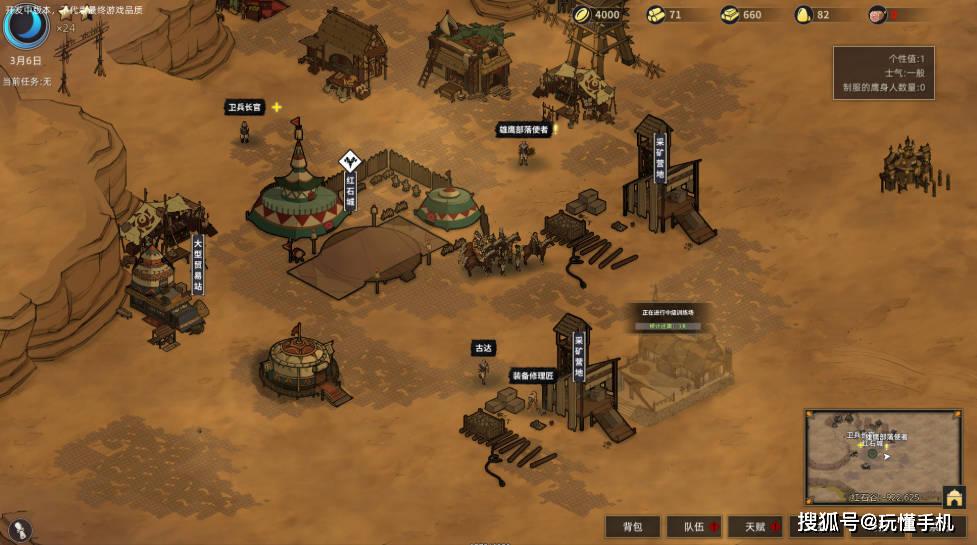
Task: Click the hourglass icon in bottom-left corner
Action: [x=19, y=530]
